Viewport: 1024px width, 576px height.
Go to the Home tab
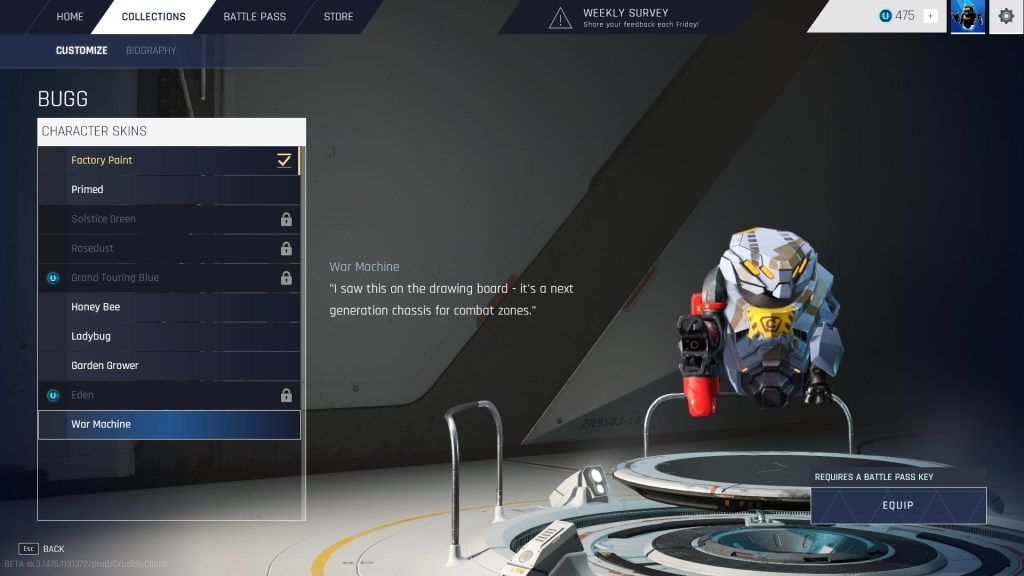[70, 17]
